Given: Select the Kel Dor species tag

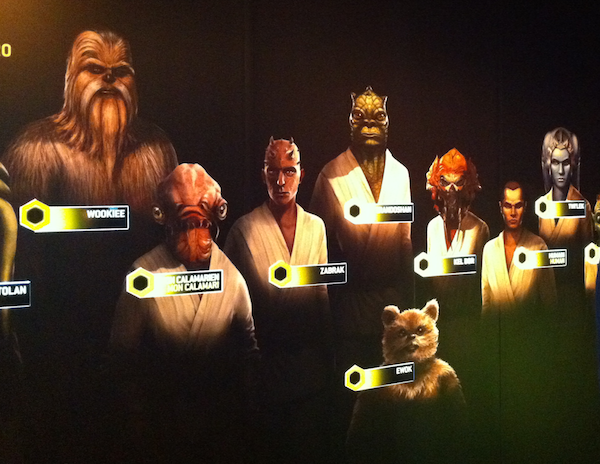Looking at the screenshot, I should coord(450,264).
